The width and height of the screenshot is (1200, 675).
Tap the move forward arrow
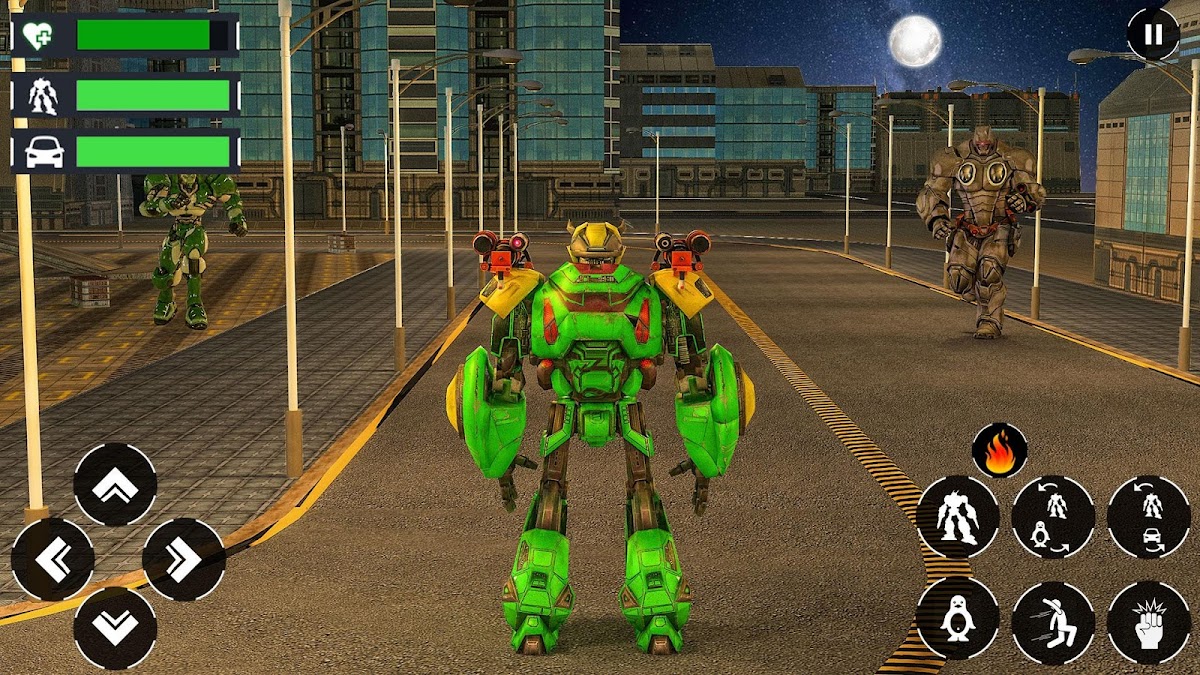pyautogui.click(x=115, y=485)
